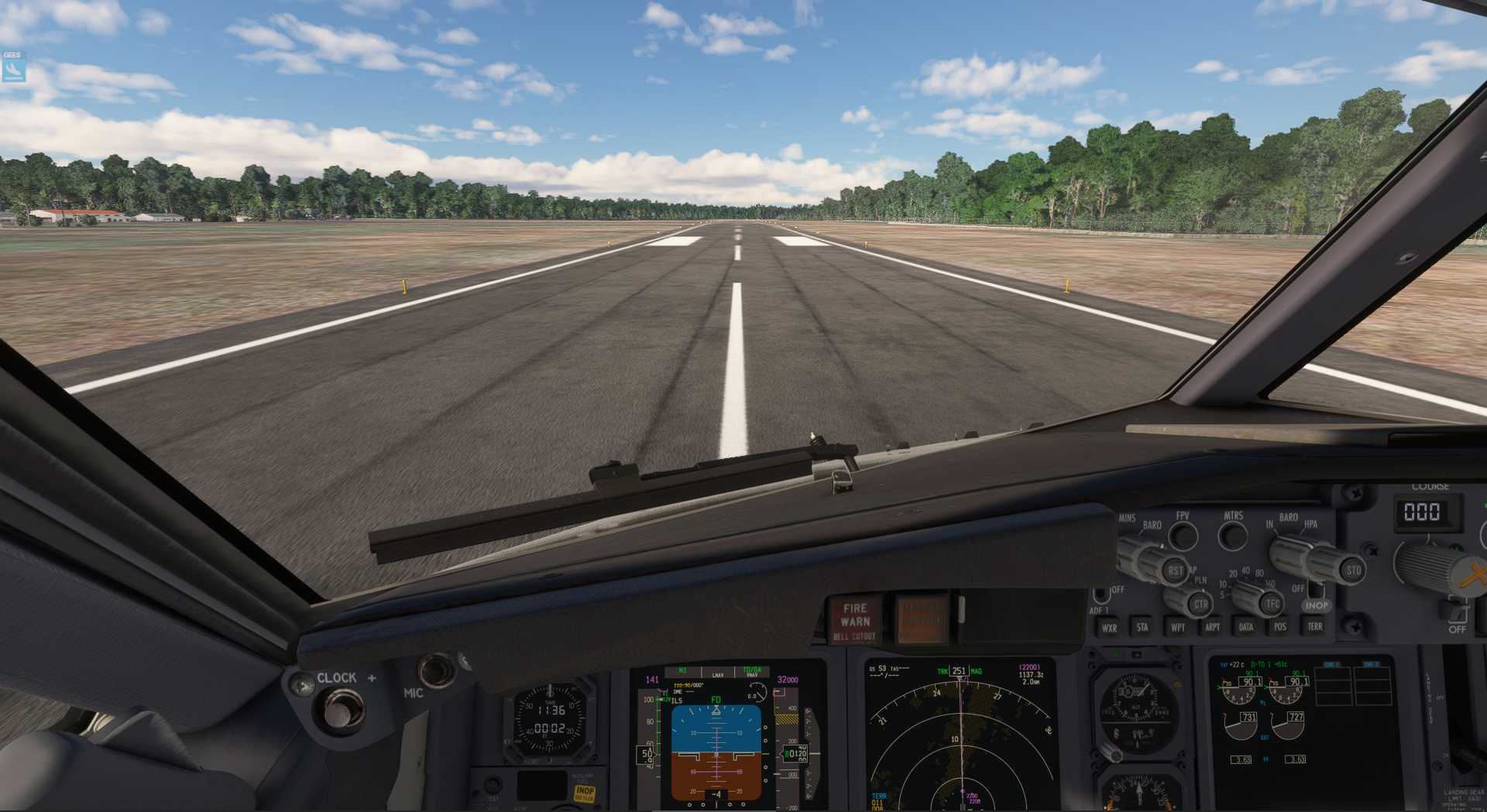
Task: Enable the DATA map button
Action: (x=1246, y=627)
